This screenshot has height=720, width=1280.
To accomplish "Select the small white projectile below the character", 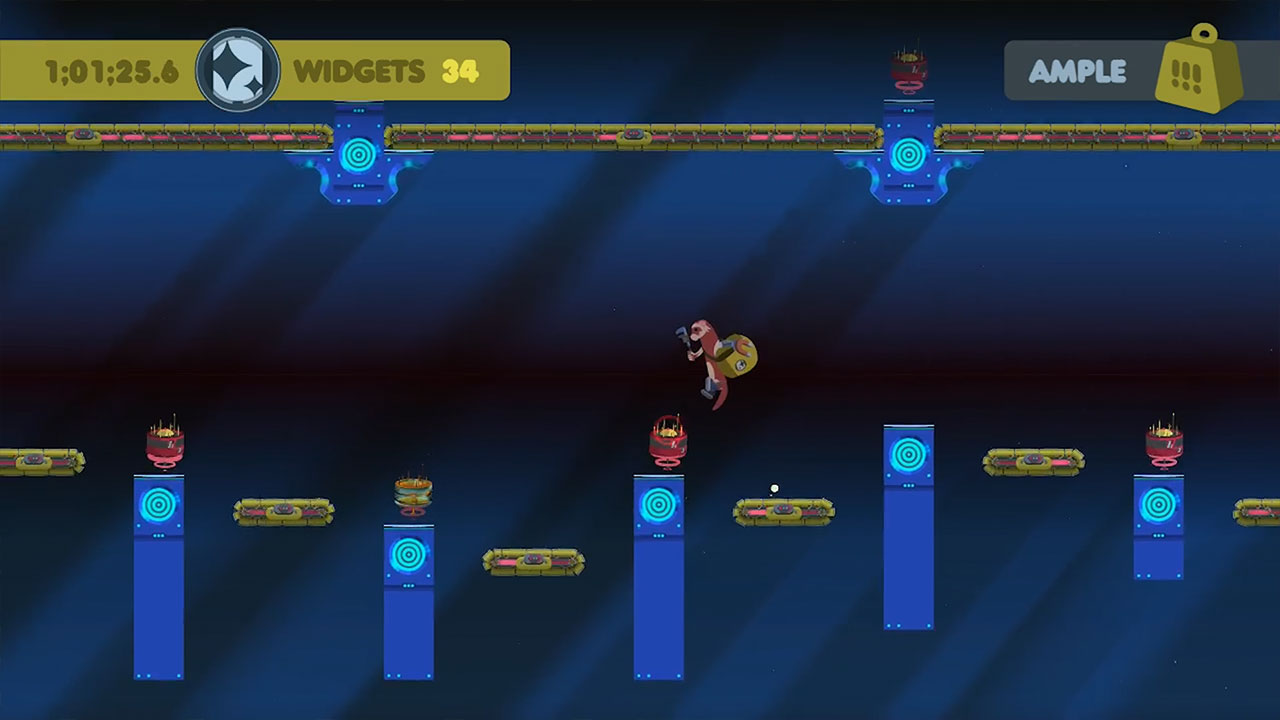I will (x=772, y=487).
